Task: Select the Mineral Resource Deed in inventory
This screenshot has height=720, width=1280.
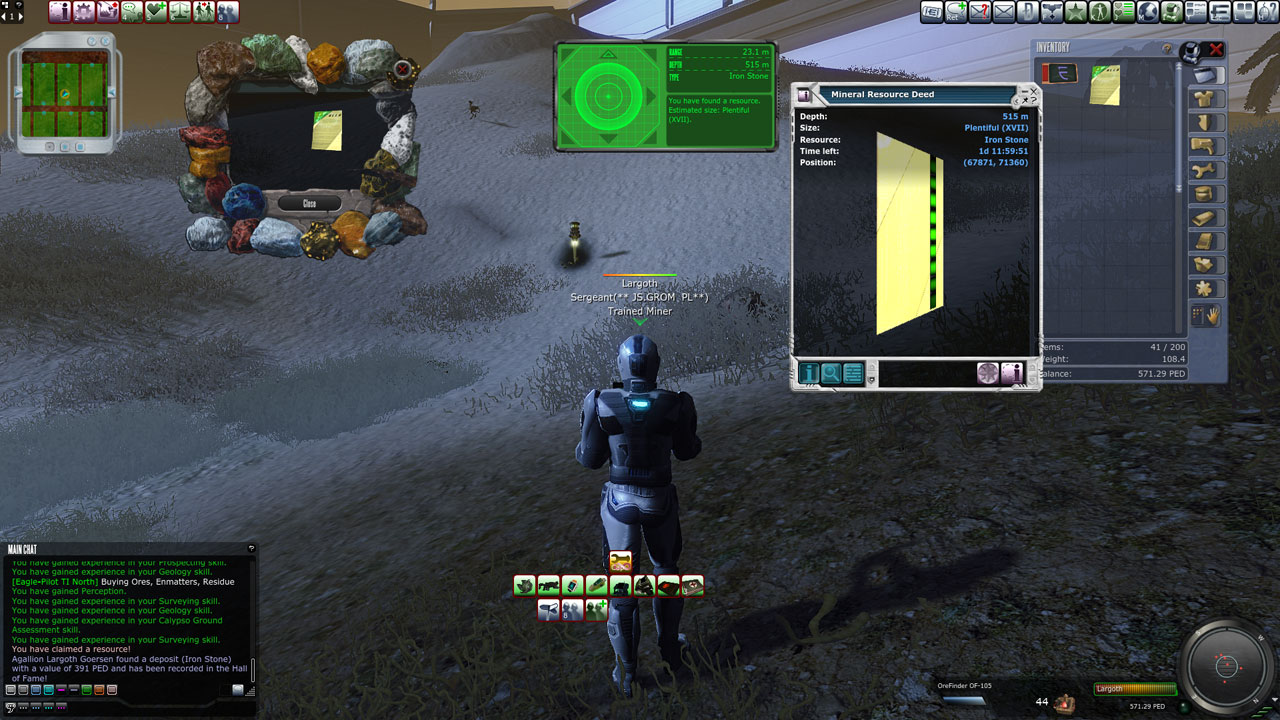Action: [1105, 84]
